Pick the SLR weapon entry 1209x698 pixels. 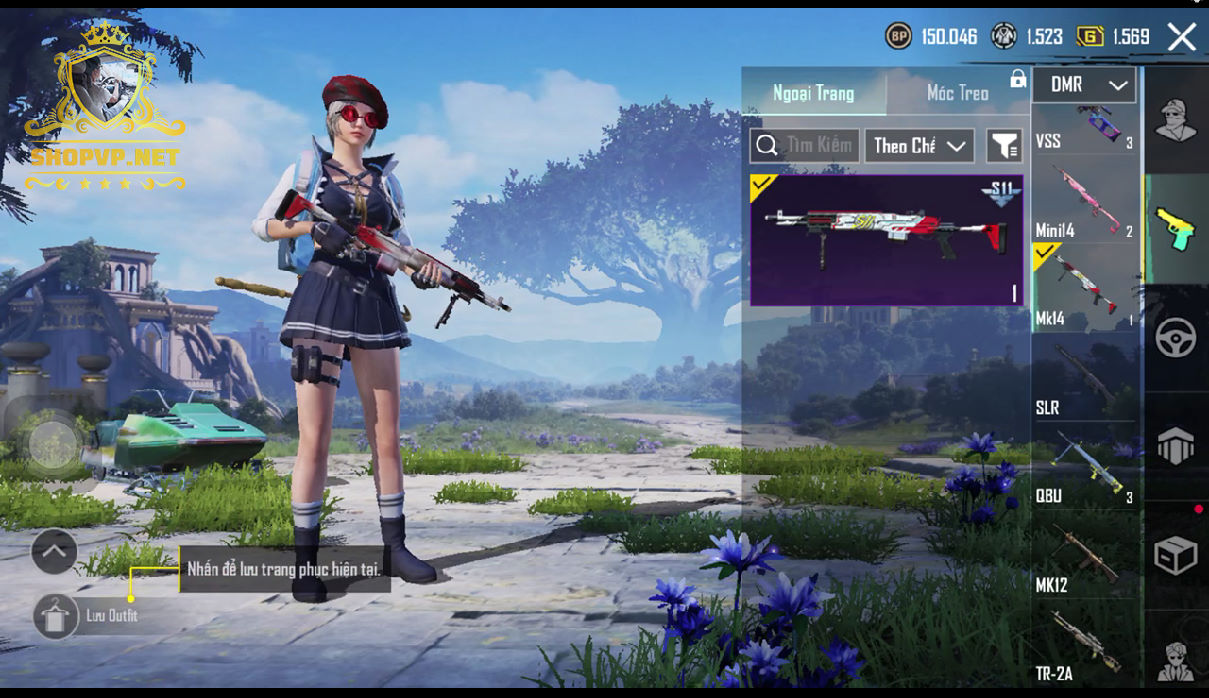coord(1085,380)
